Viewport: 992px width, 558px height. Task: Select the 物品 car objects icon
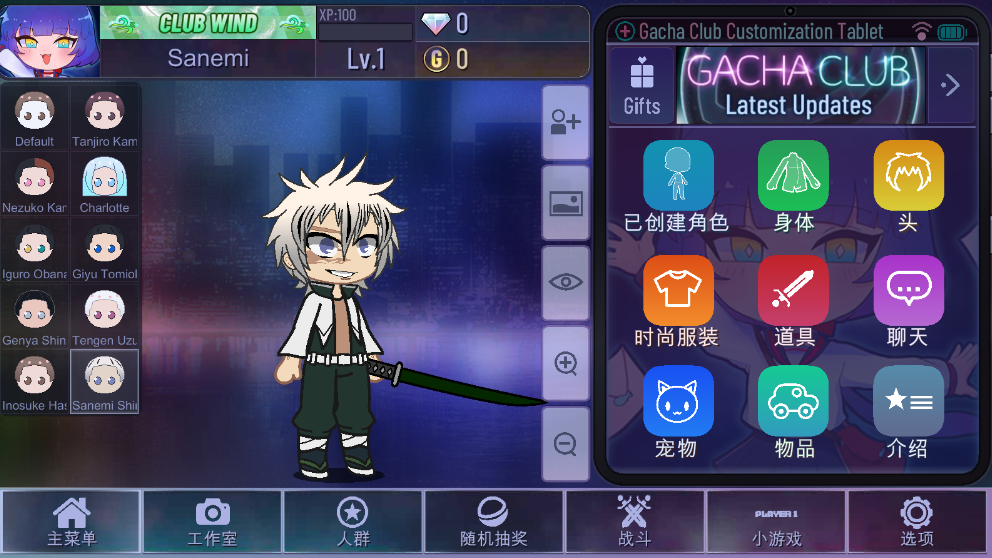(x=793, y=401)
